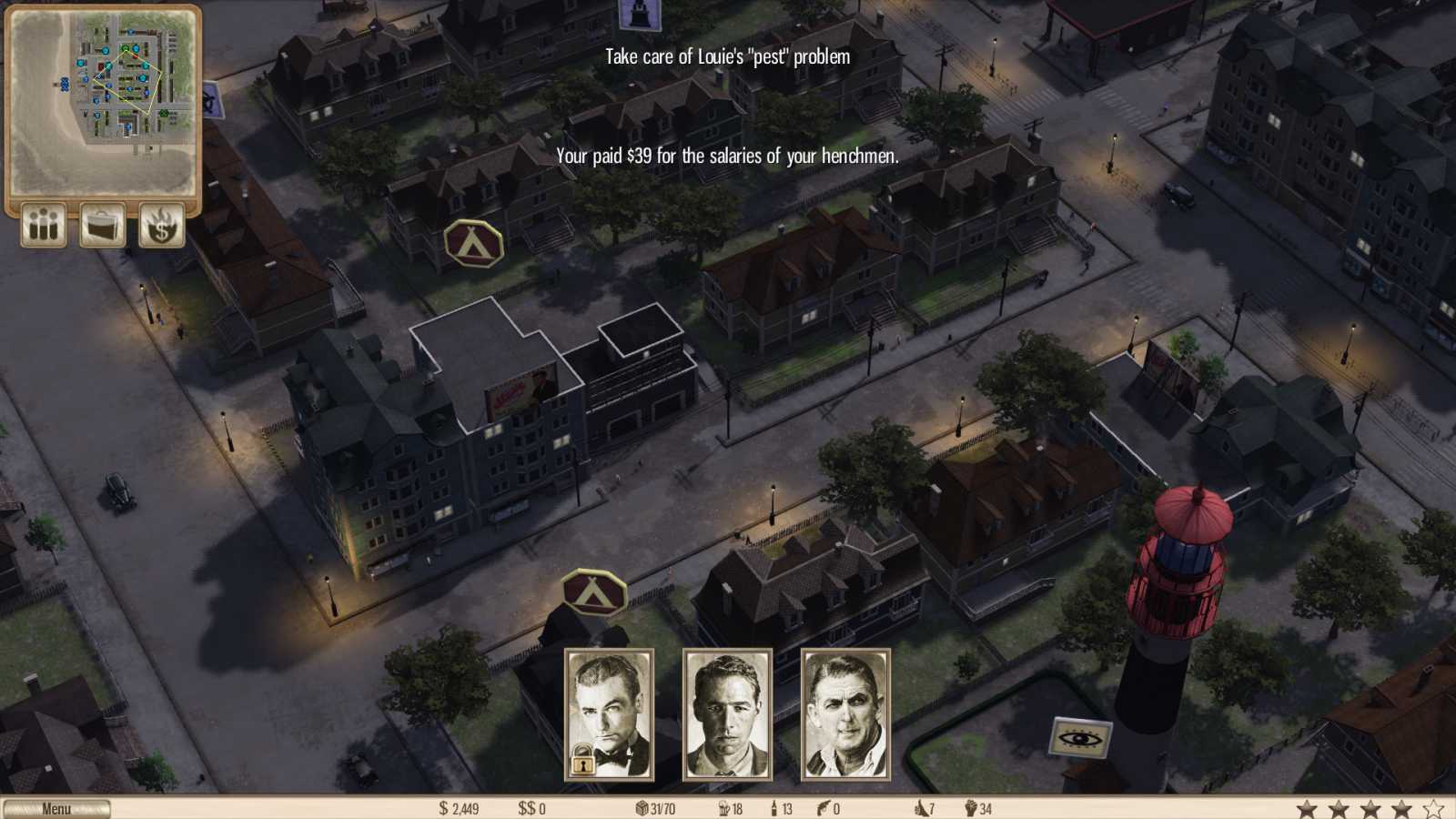Click the clean cash $2,449 display

(x=457, y=806)
